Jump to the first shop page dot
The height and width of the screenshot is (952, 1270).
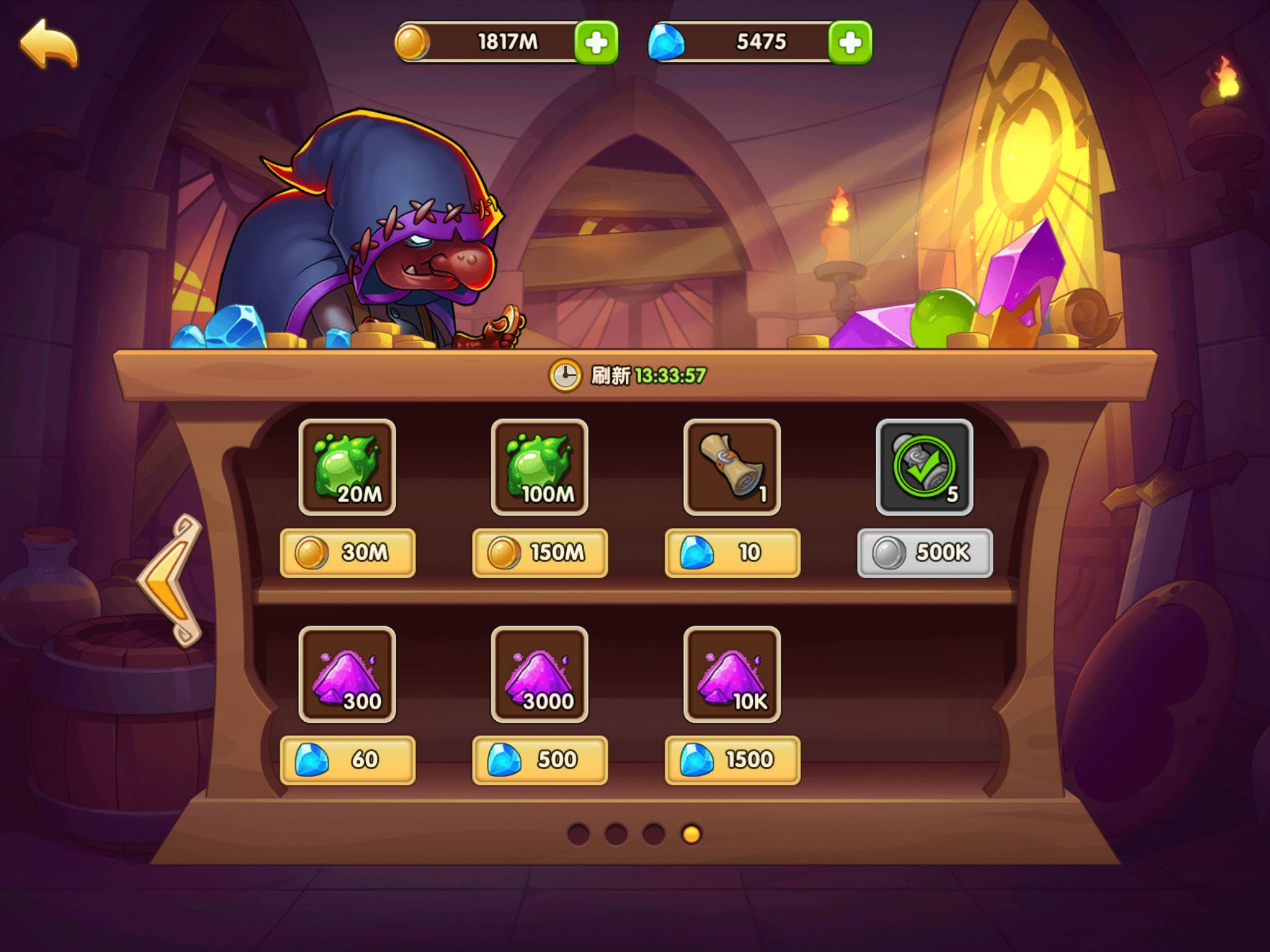(x=578, y=834)
